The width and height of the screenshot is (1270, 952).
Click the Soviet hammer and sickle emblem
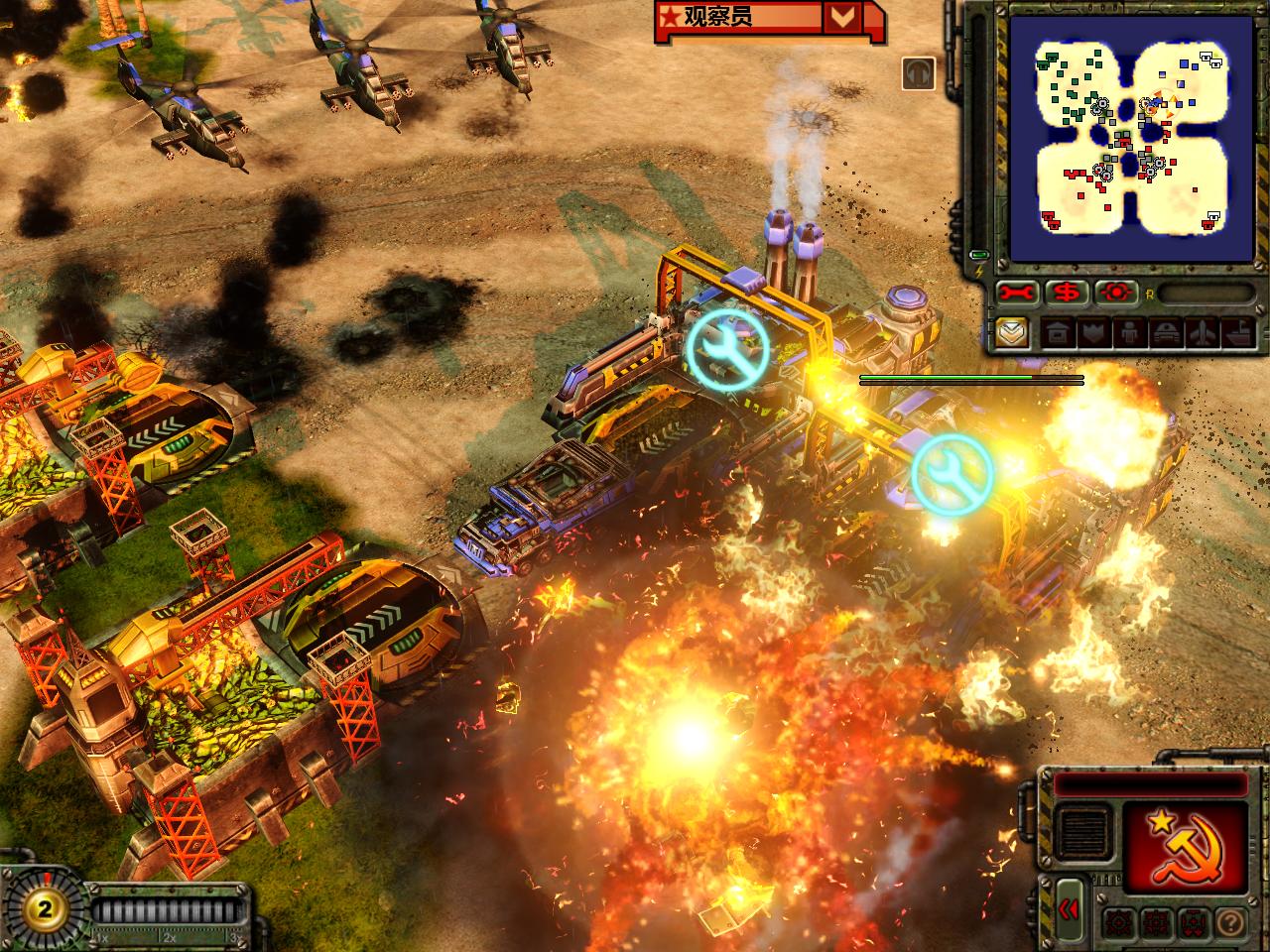[1183, 843]
